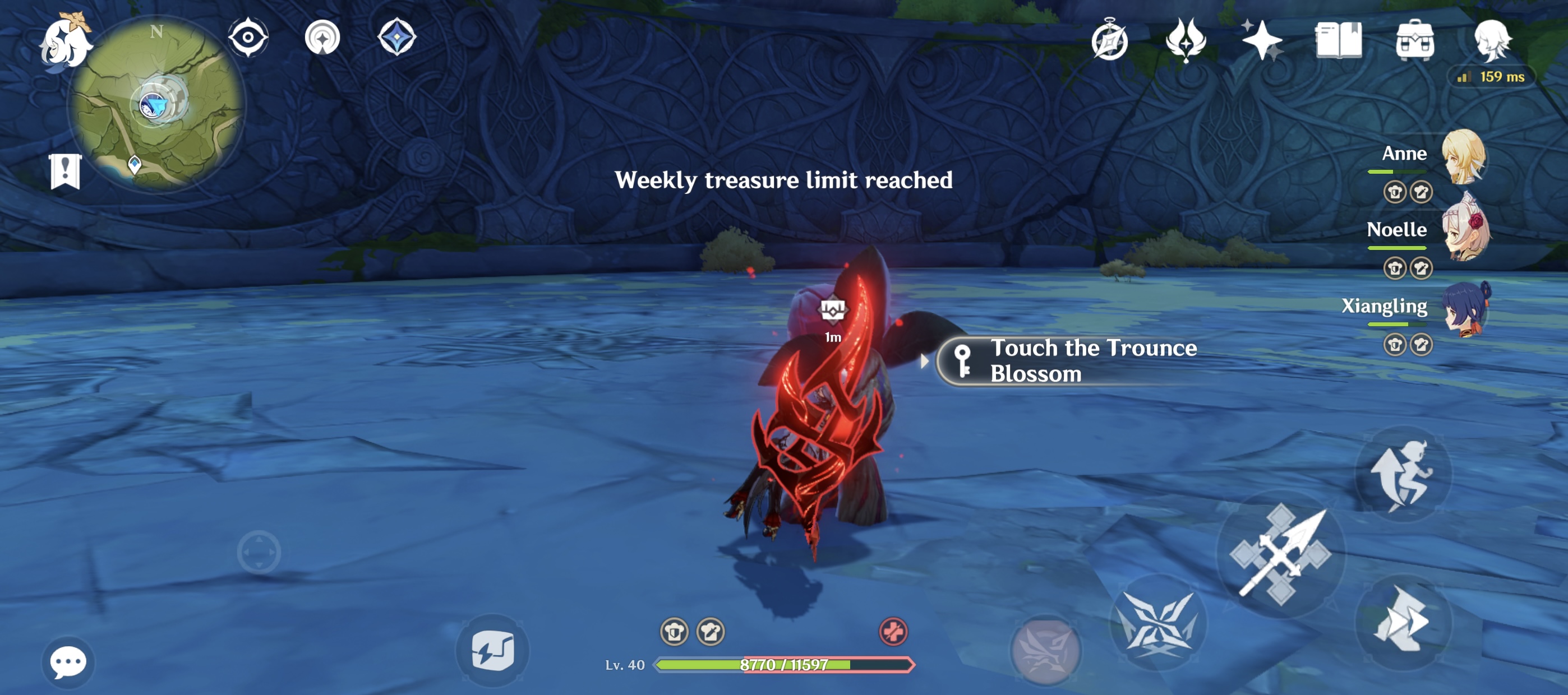Open the Wish menu star icon

point(1263,41)
